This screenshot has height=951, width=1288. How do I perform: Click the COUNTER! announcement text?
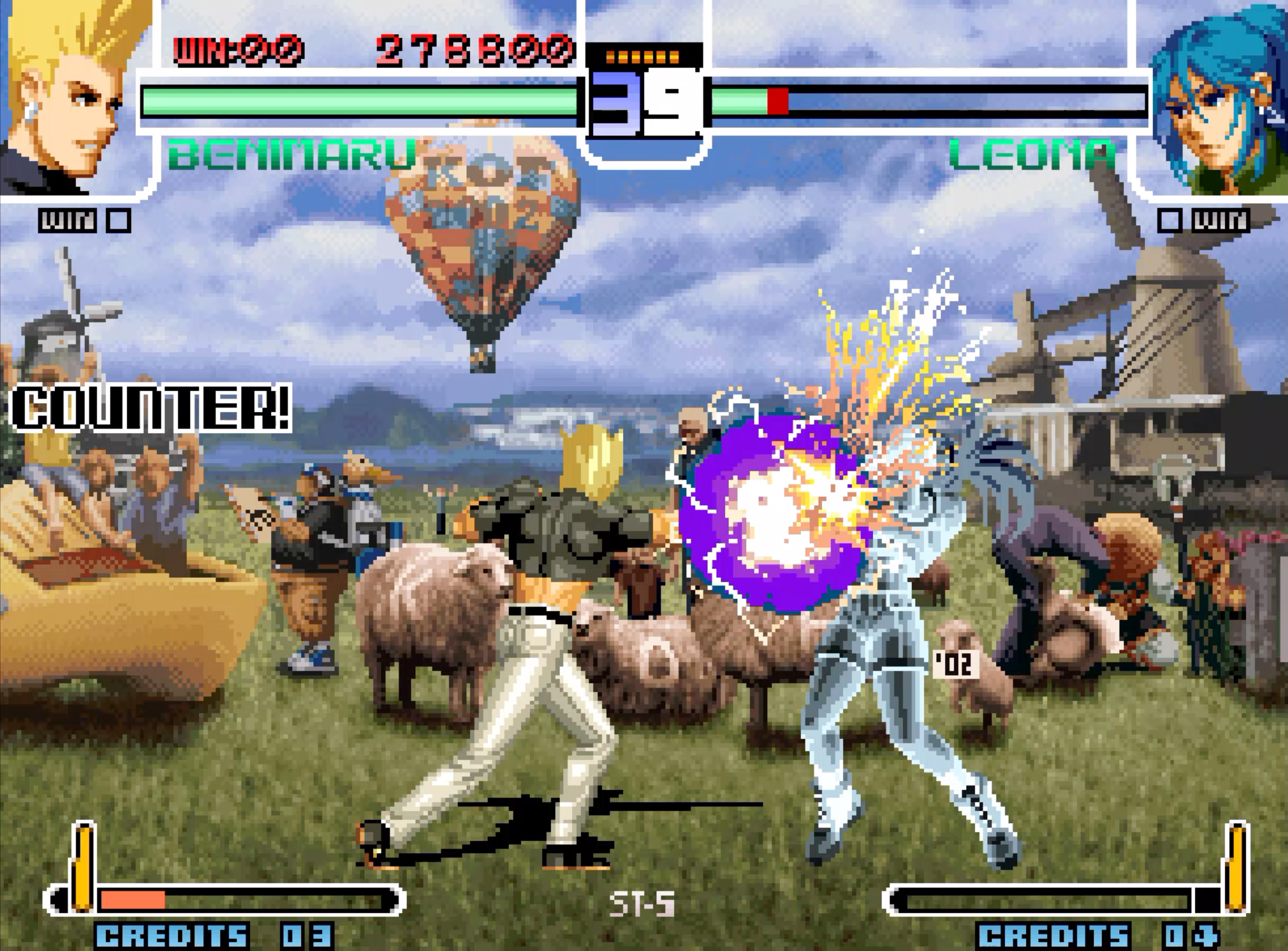coord(152,409)
